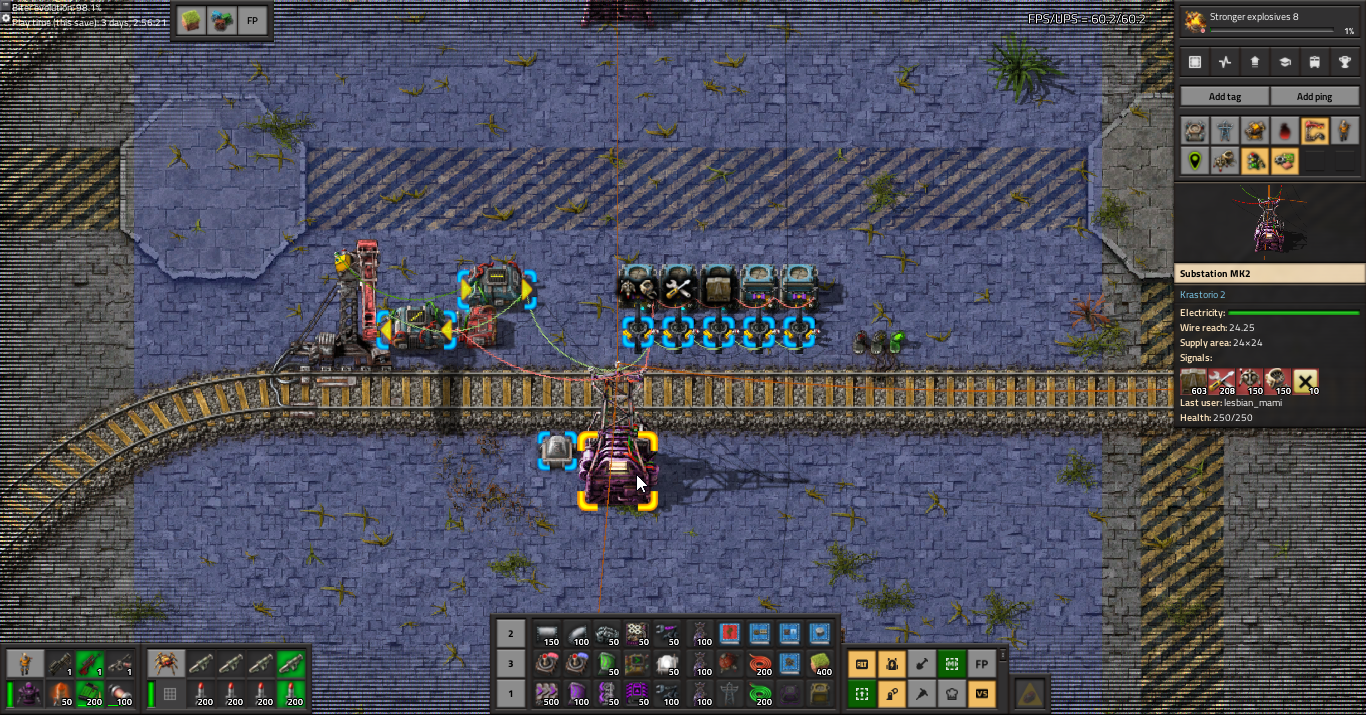Click the Add tag button
Screen dimensions: 1366x715
(1224, 96)
